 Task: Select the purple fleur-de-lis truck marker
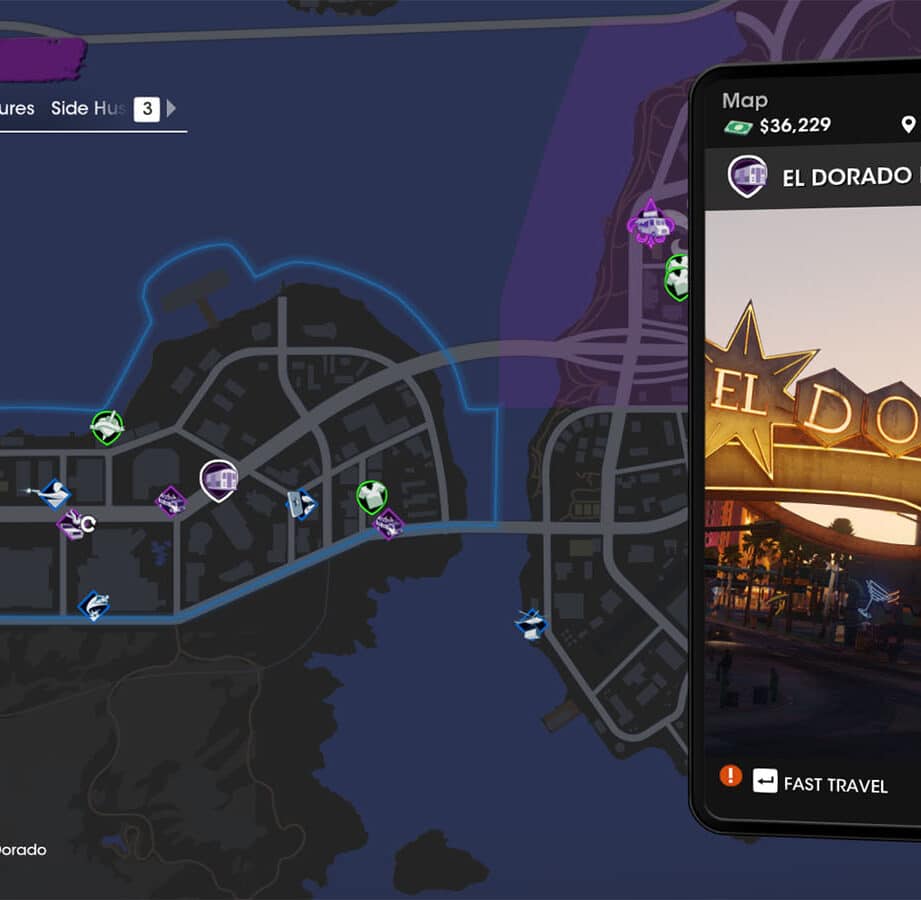coord(651,224)
